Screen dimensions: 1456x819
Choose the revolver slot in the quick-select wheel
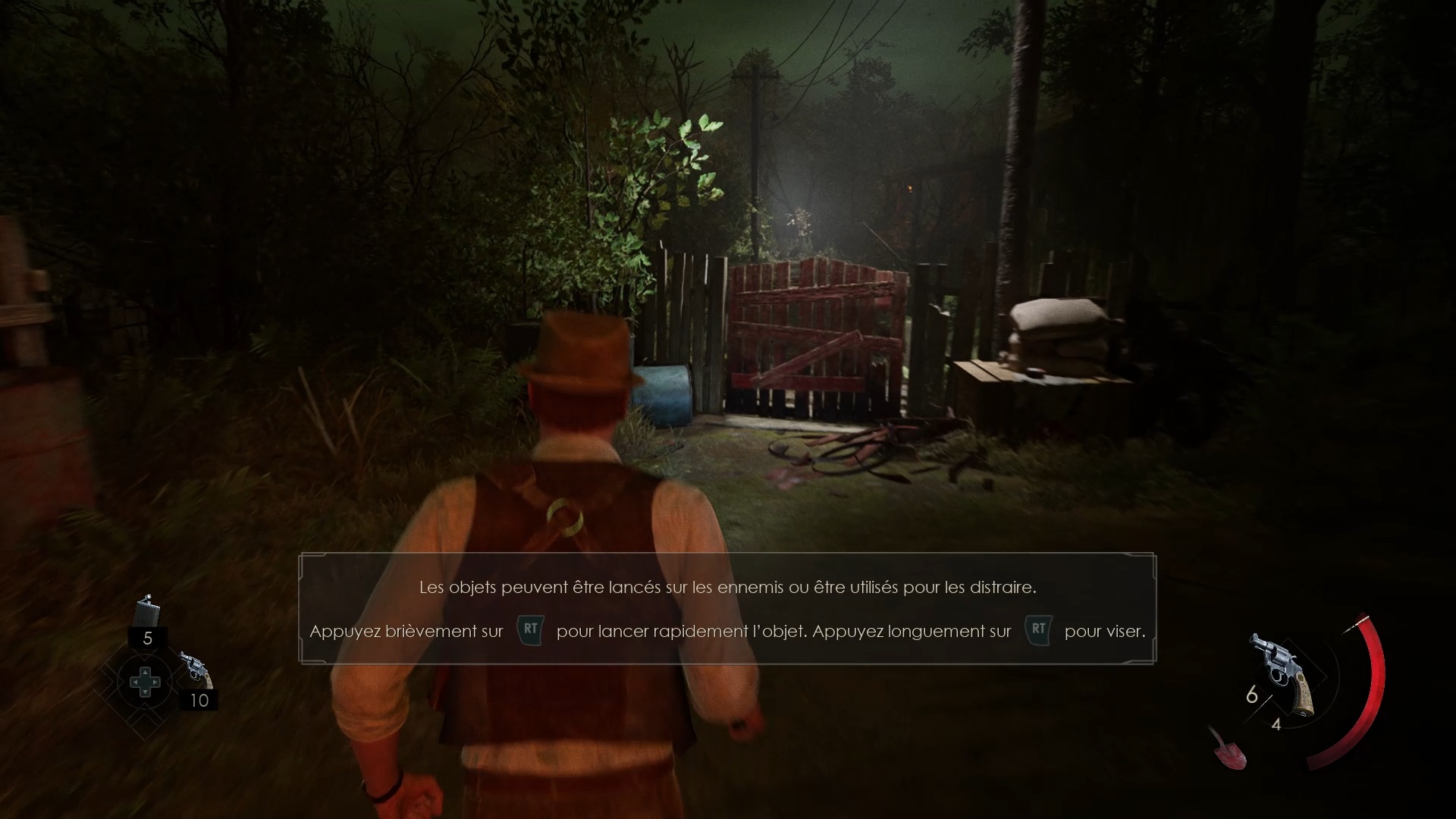[196, 670]
